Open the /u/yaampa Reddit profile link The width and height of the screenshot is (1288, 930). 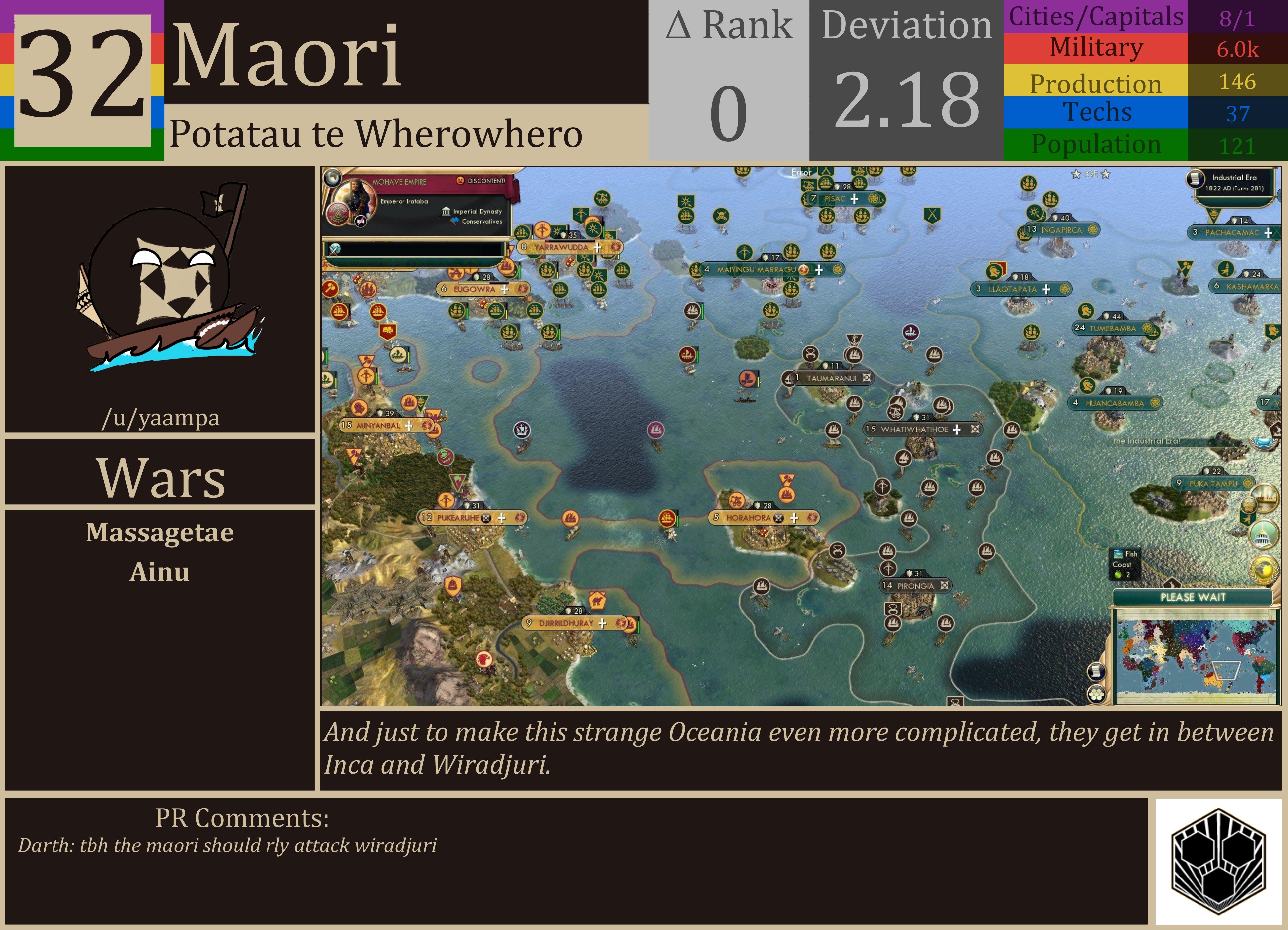pos(161,418)
